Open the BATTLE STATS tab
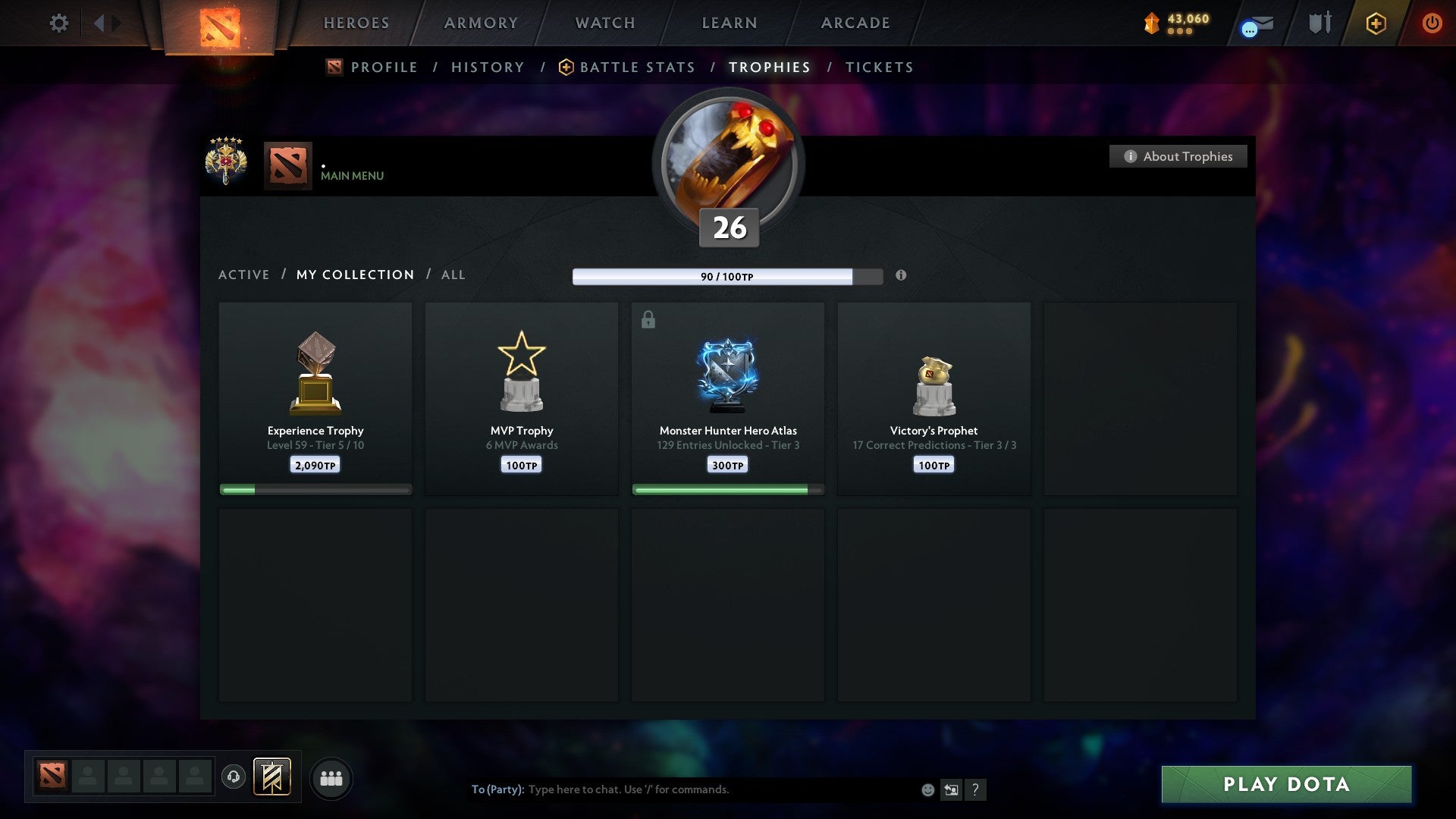Screen dimensions: 1456x819 (636, 67)
